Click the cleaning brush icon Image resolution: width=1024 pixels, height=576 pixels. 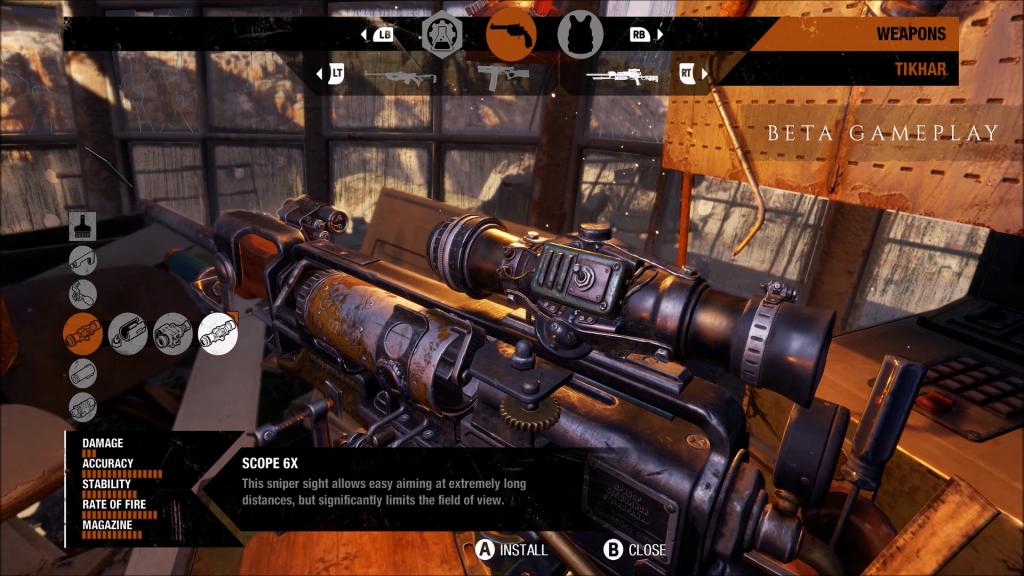tap(83, 227)
